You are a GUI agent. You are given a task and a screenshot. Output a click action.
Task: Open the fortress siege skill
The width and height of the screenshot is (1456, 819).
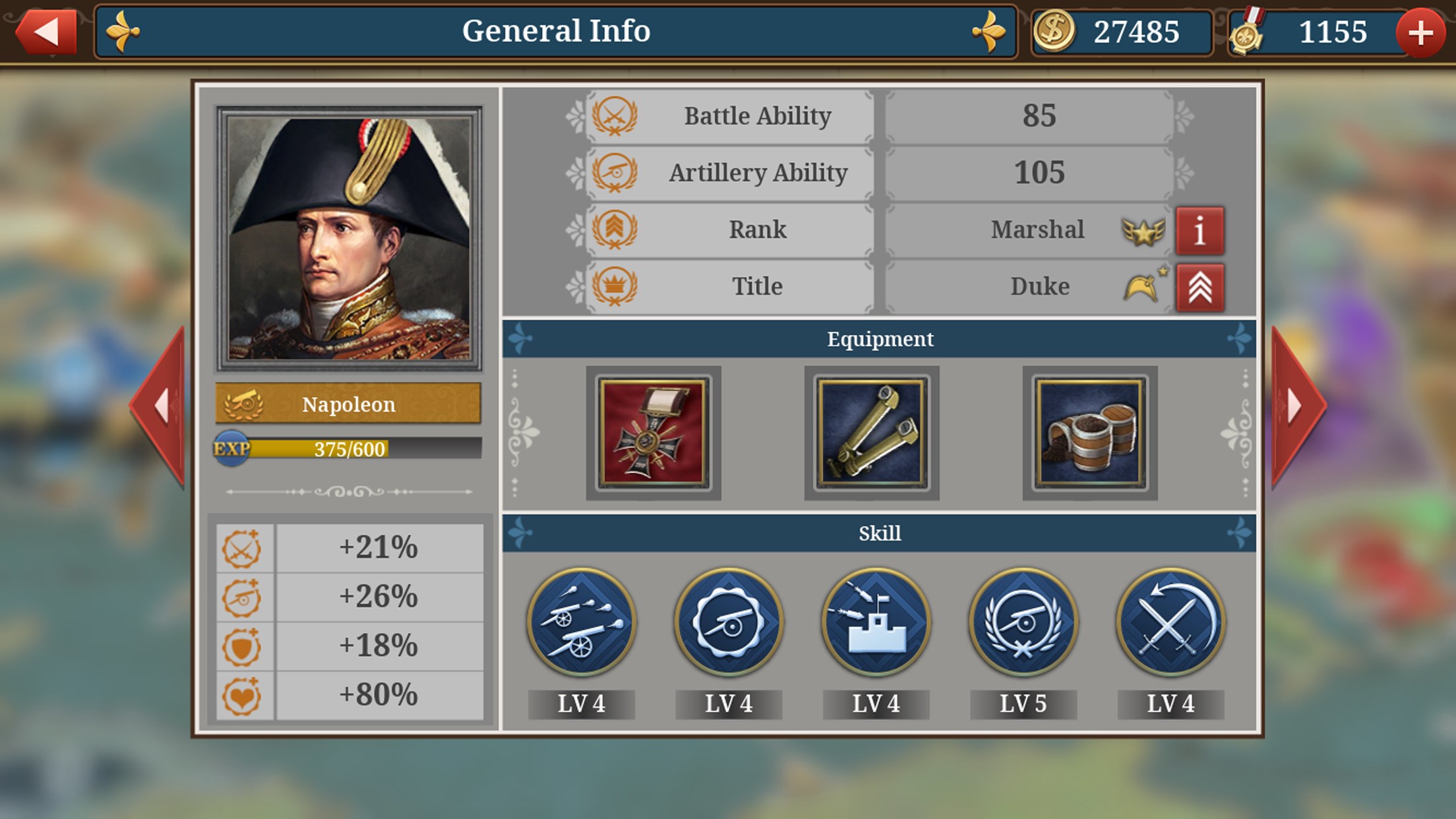(876, 622)
